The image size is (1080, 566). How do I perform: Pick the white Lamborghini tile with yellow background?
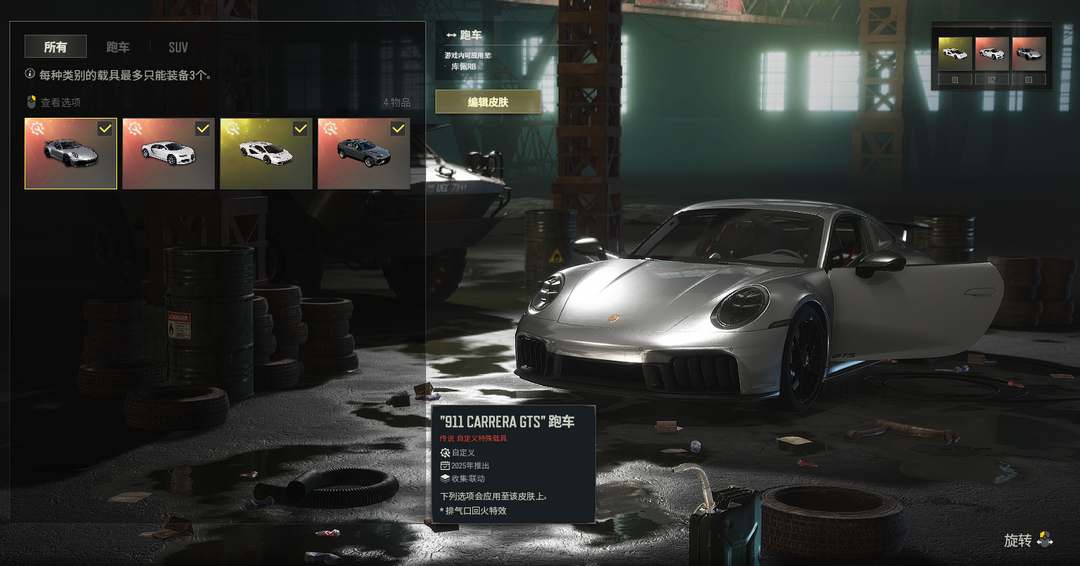pos(265,154)
